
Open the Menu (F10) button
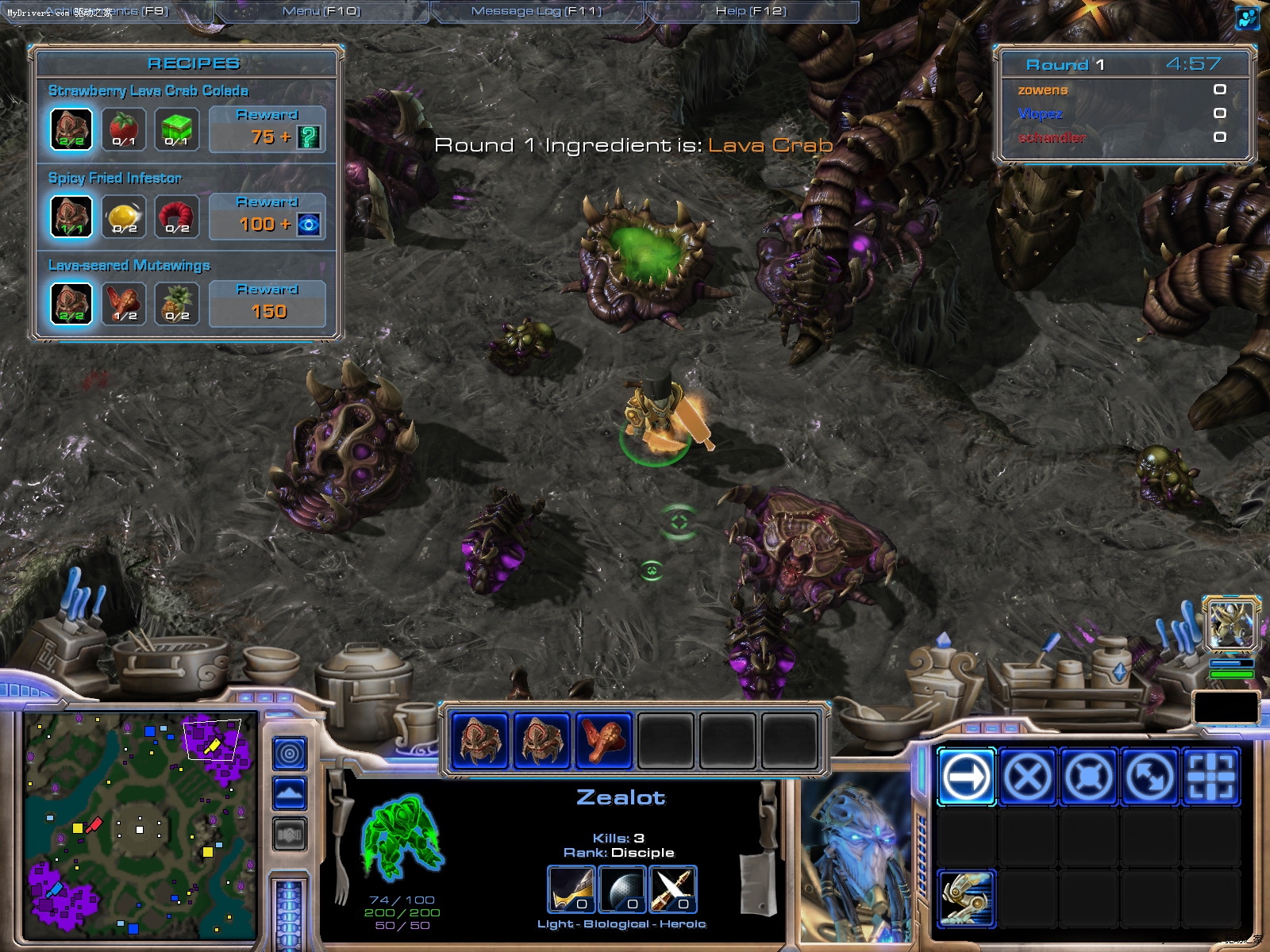tap(321, 11)
